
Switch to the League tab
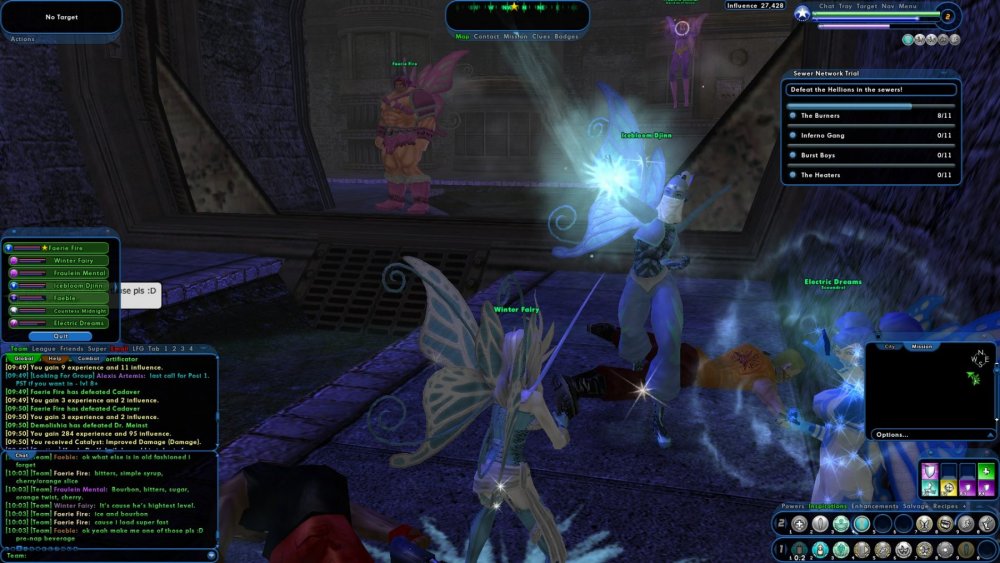tap(44, 348)
